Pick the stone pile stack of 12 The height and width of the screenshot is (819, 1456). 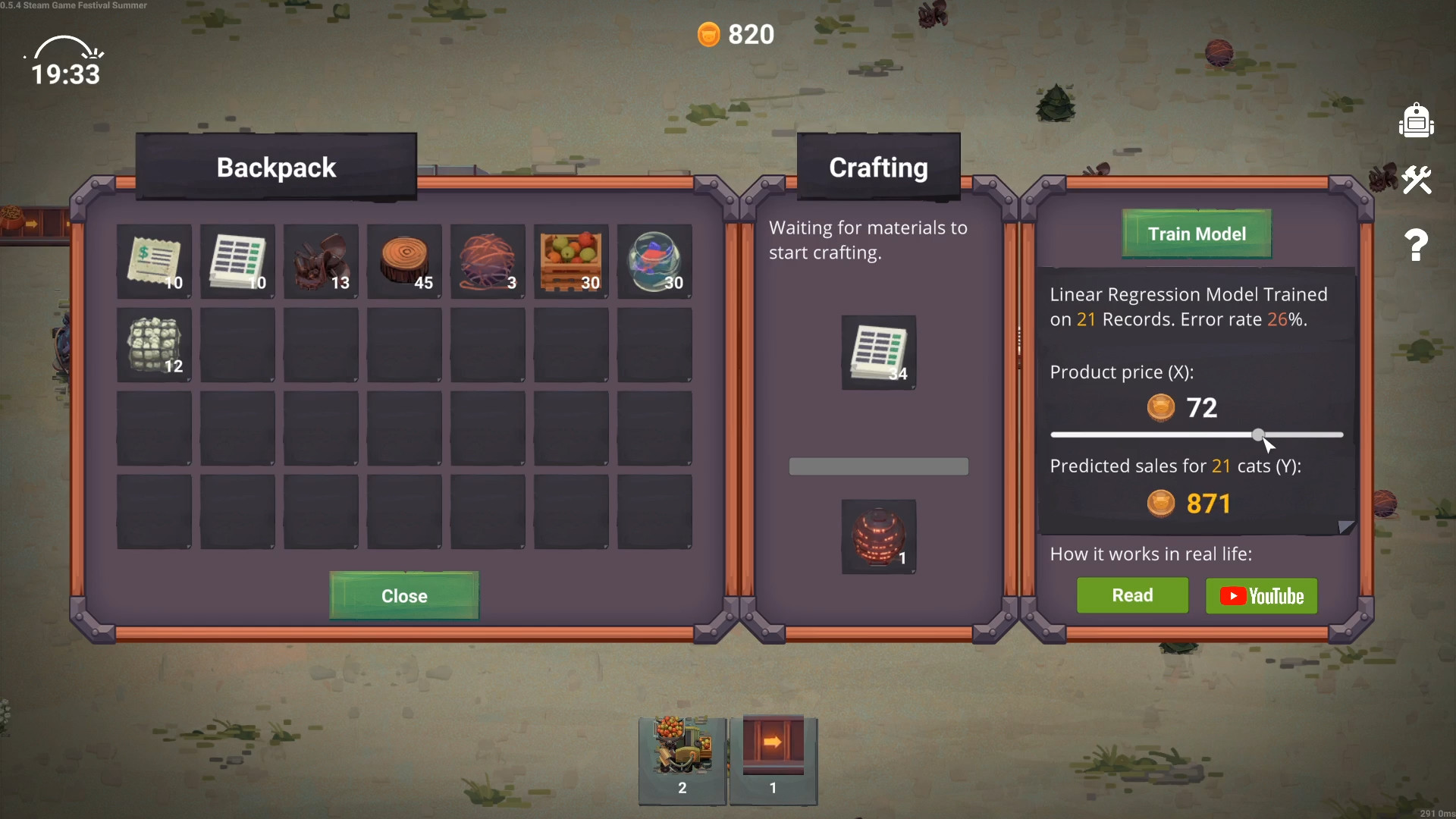[x=155, y=345]
